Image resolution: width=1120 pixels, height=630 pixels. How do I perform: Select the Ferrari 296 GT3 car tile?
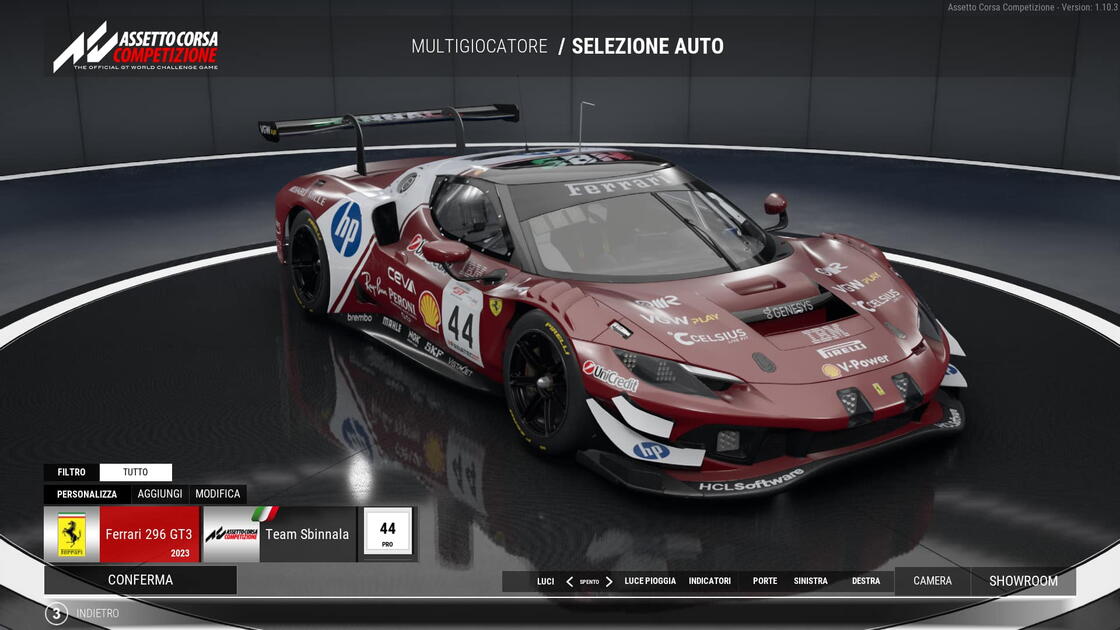pyautogui.click(x=122, y=534)
